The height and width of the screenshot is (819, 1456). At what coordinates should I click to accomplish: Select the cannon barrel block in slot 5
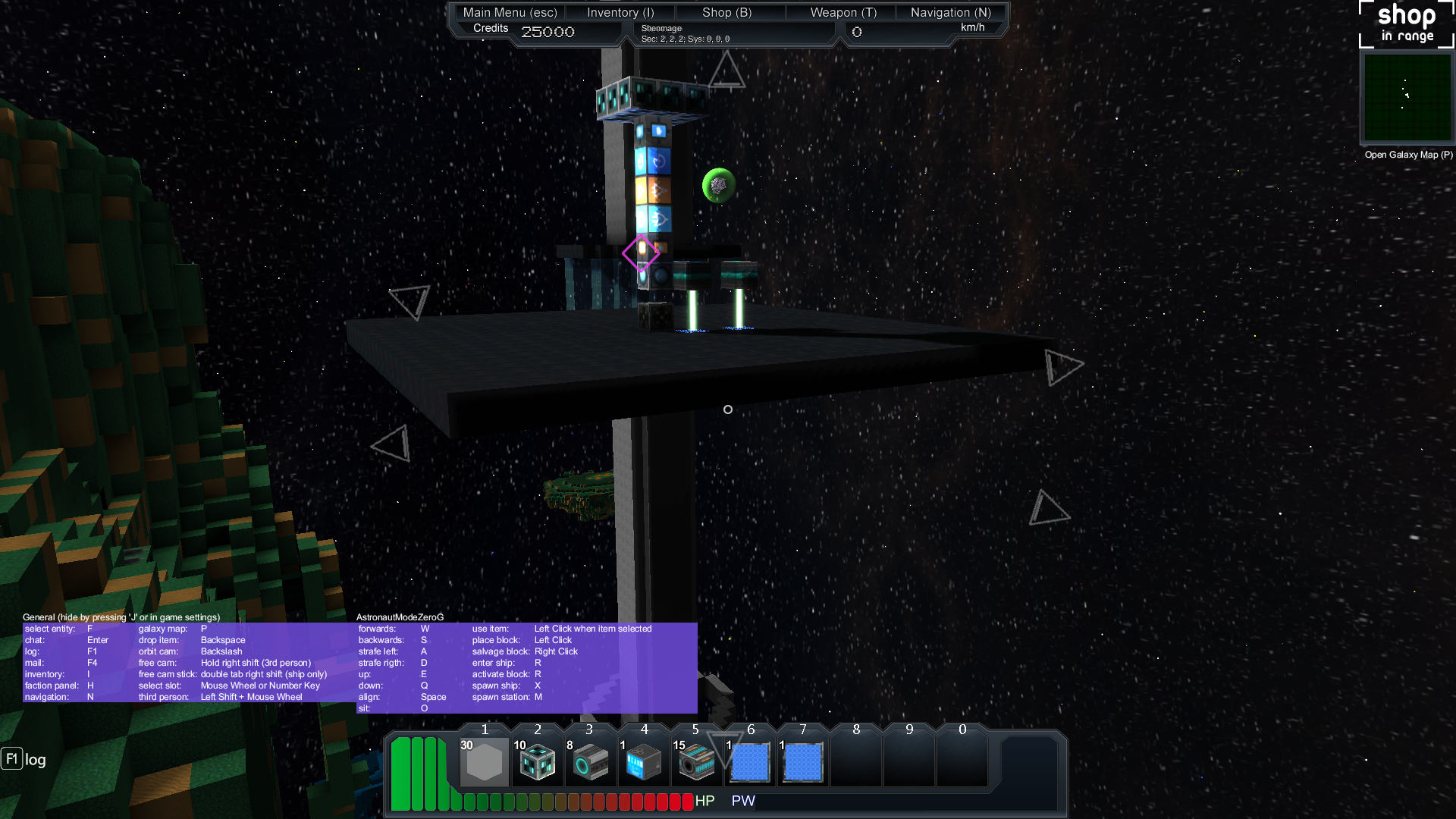tap(696, 761)
